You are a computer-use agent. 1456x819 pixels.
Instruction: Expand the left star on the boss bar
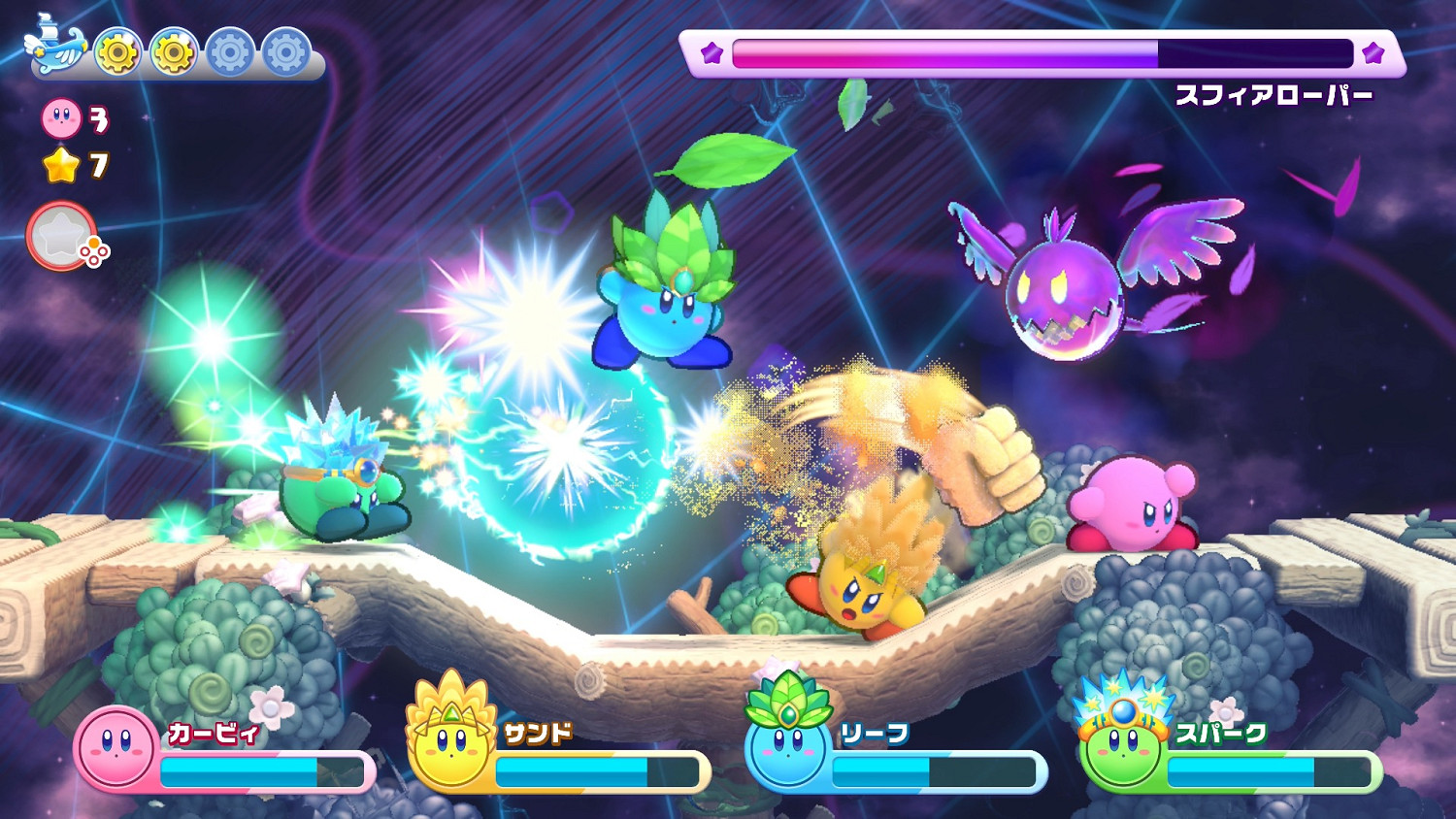[x=711, y=54]
